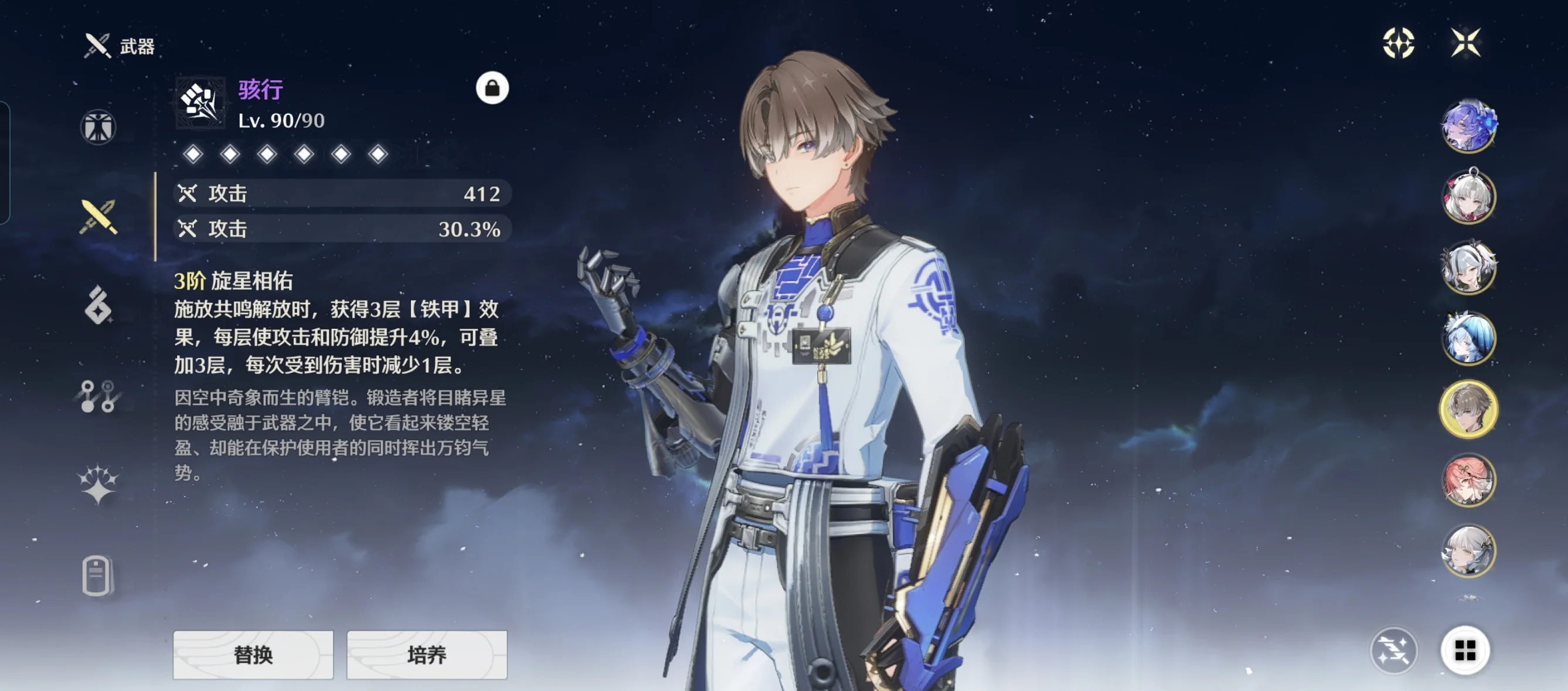The image size is (1568, 691).
Task: Select the blue-haired character portrait
Action: tap(1469, 339)
